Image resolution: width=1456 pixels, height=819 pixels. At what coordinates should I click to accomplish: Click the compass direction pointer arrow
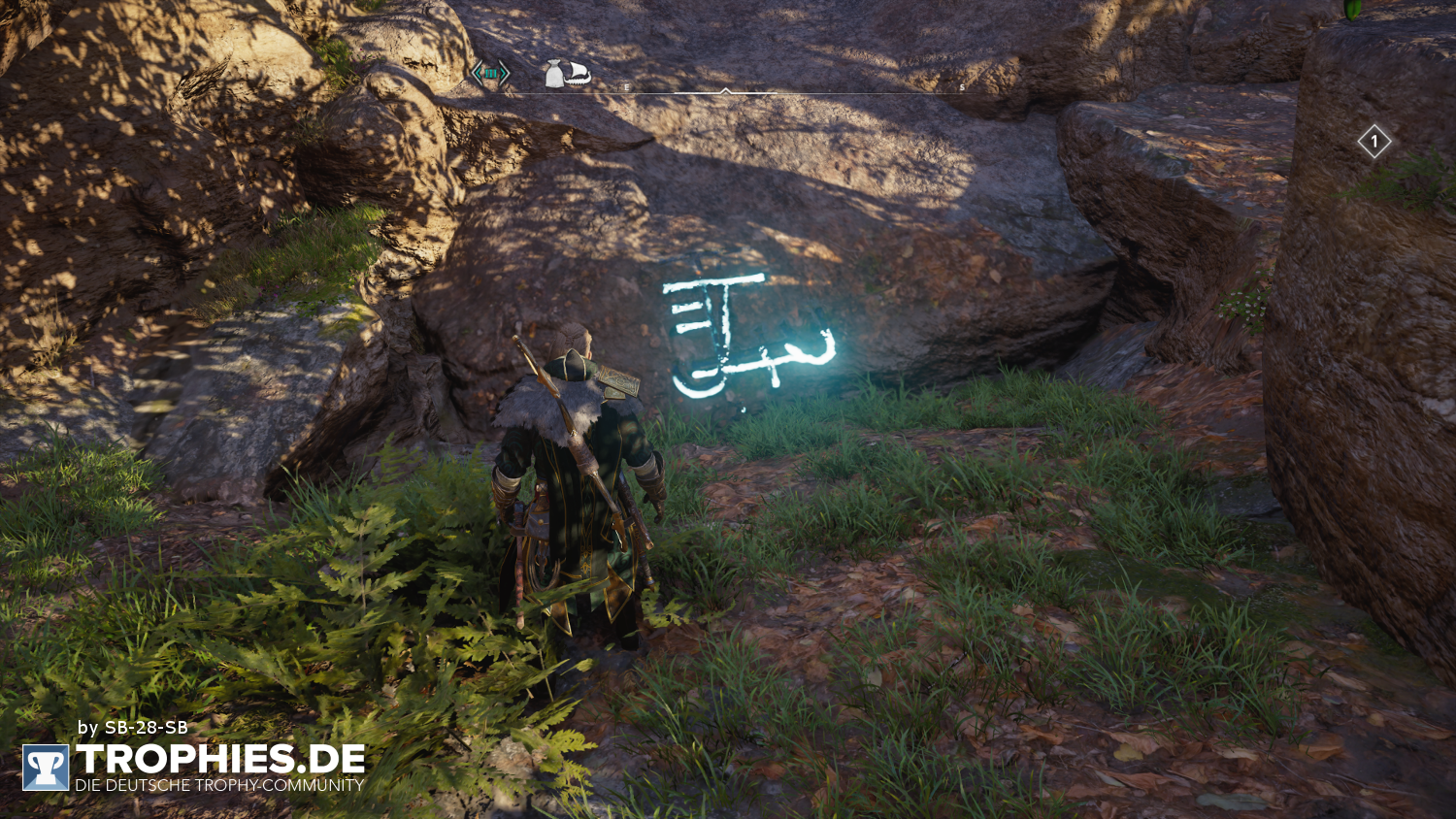tap(726, 90)
